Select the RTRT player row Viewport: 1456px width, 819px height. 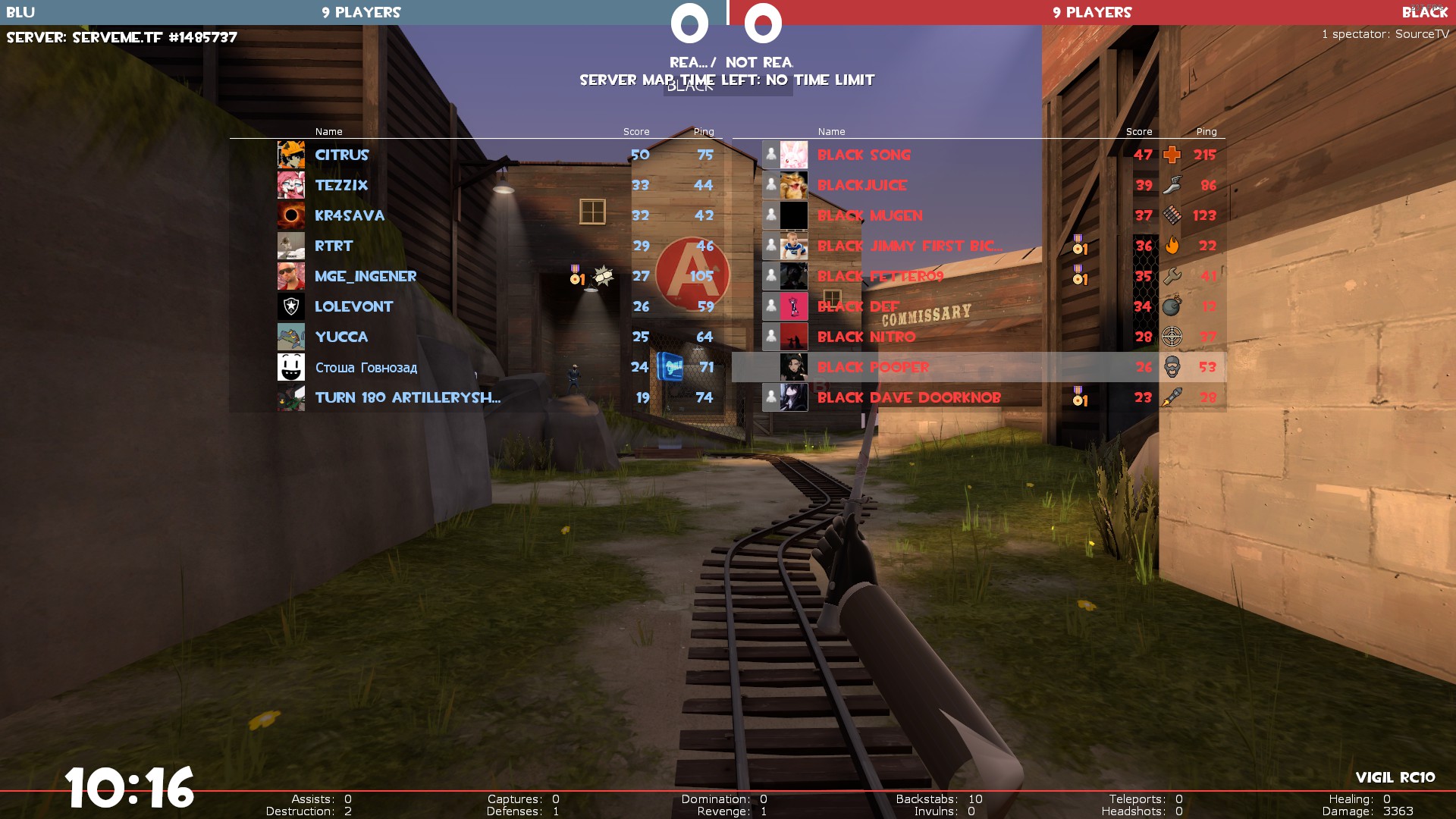(x=334, y=246)
